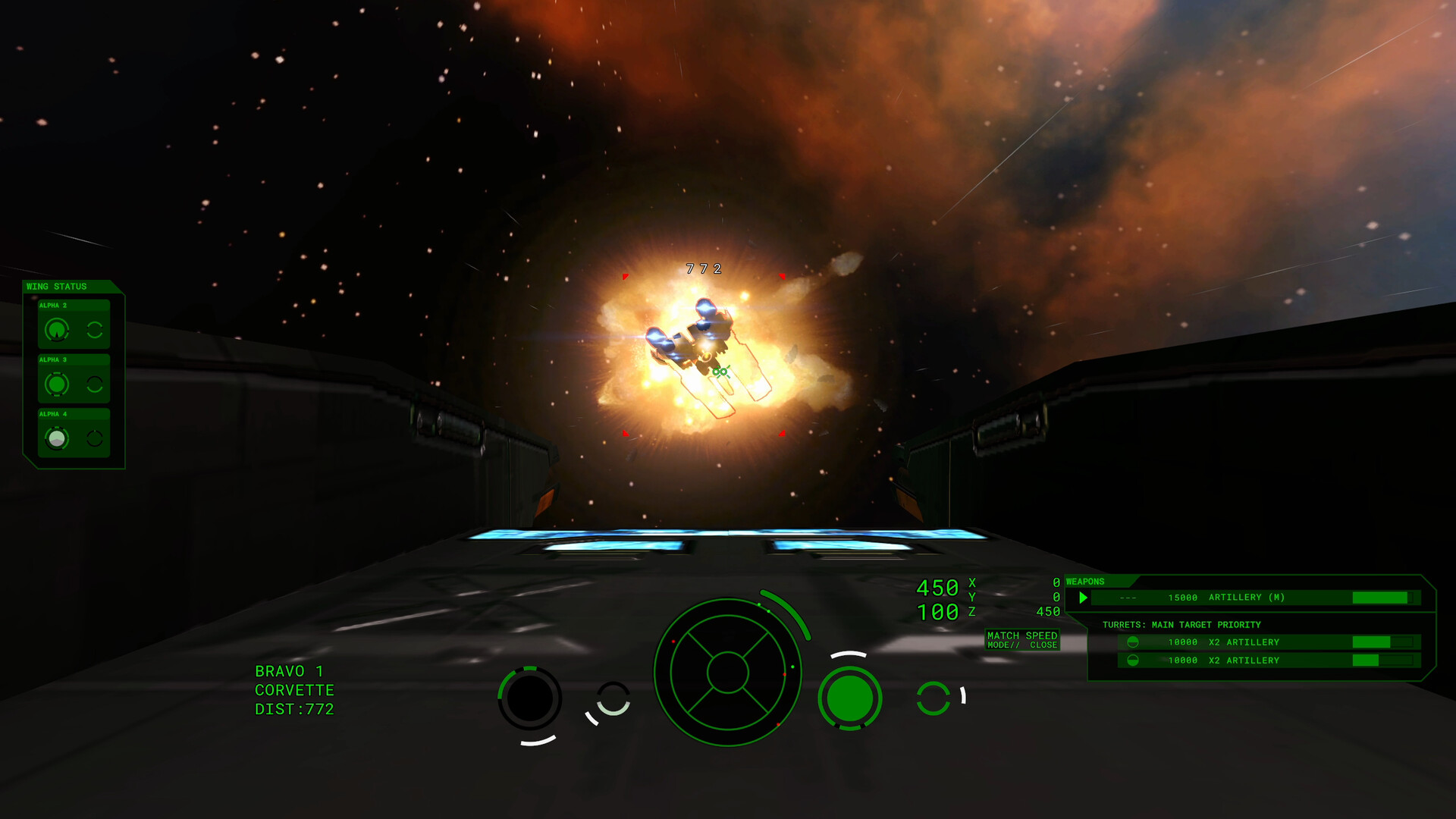Open the TURRETS: MAIN TARGET PRIORITY menu

pyautogui.click(x=1181, y=624)
